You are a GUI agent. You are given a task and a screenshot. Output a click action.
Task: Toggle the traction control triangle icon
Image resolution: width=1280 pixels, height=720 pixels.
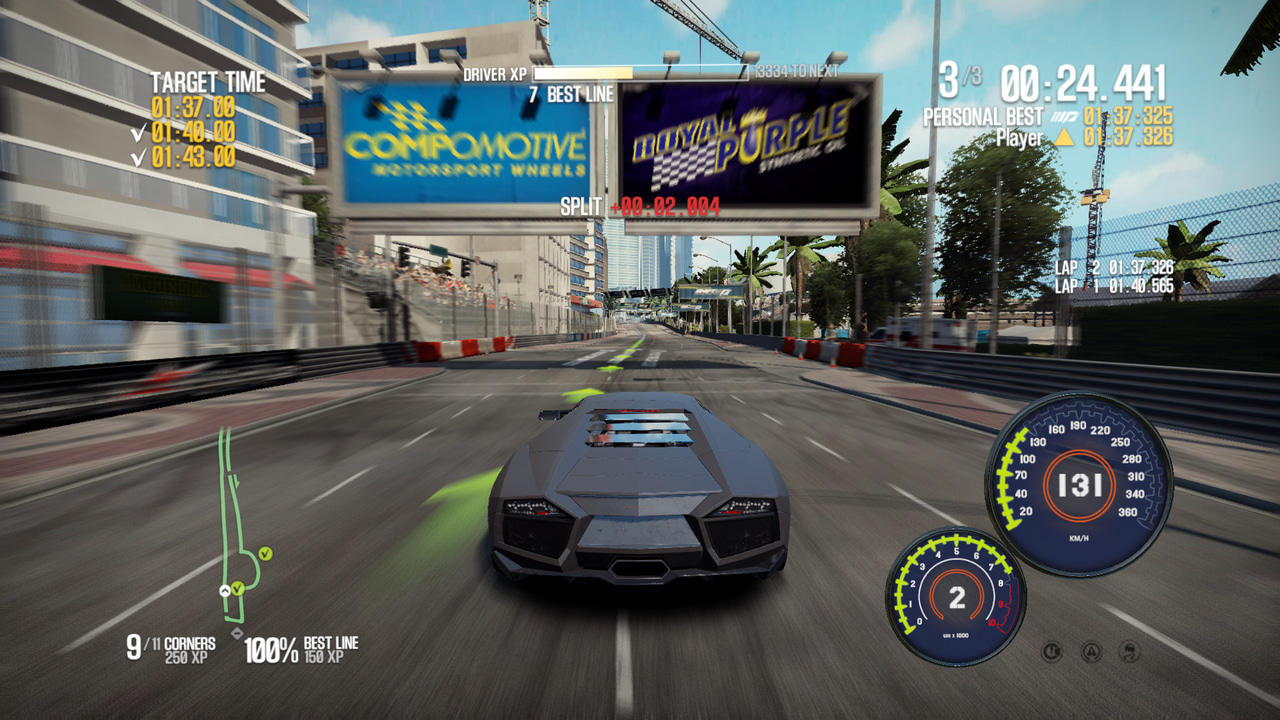click(x=1091, y=652)
